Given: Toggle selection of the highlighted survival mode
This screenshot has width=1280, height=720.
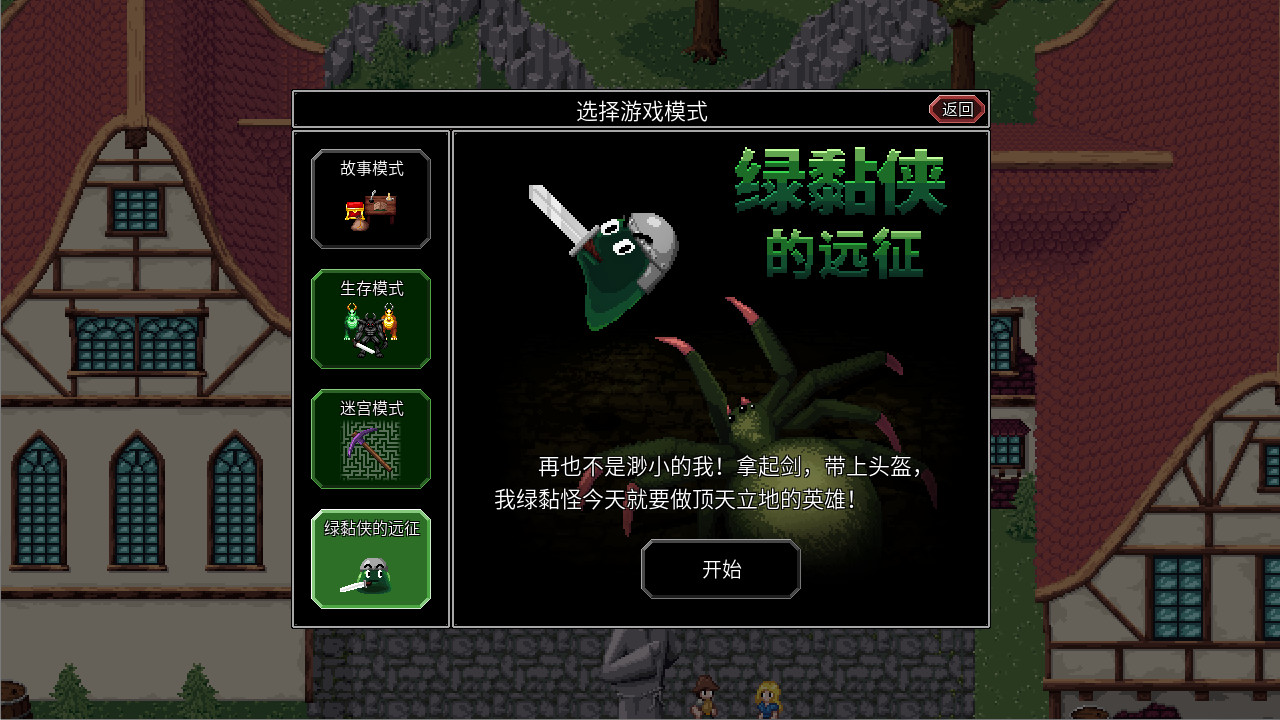Looking at the screenshot, I should click(371, 318).
